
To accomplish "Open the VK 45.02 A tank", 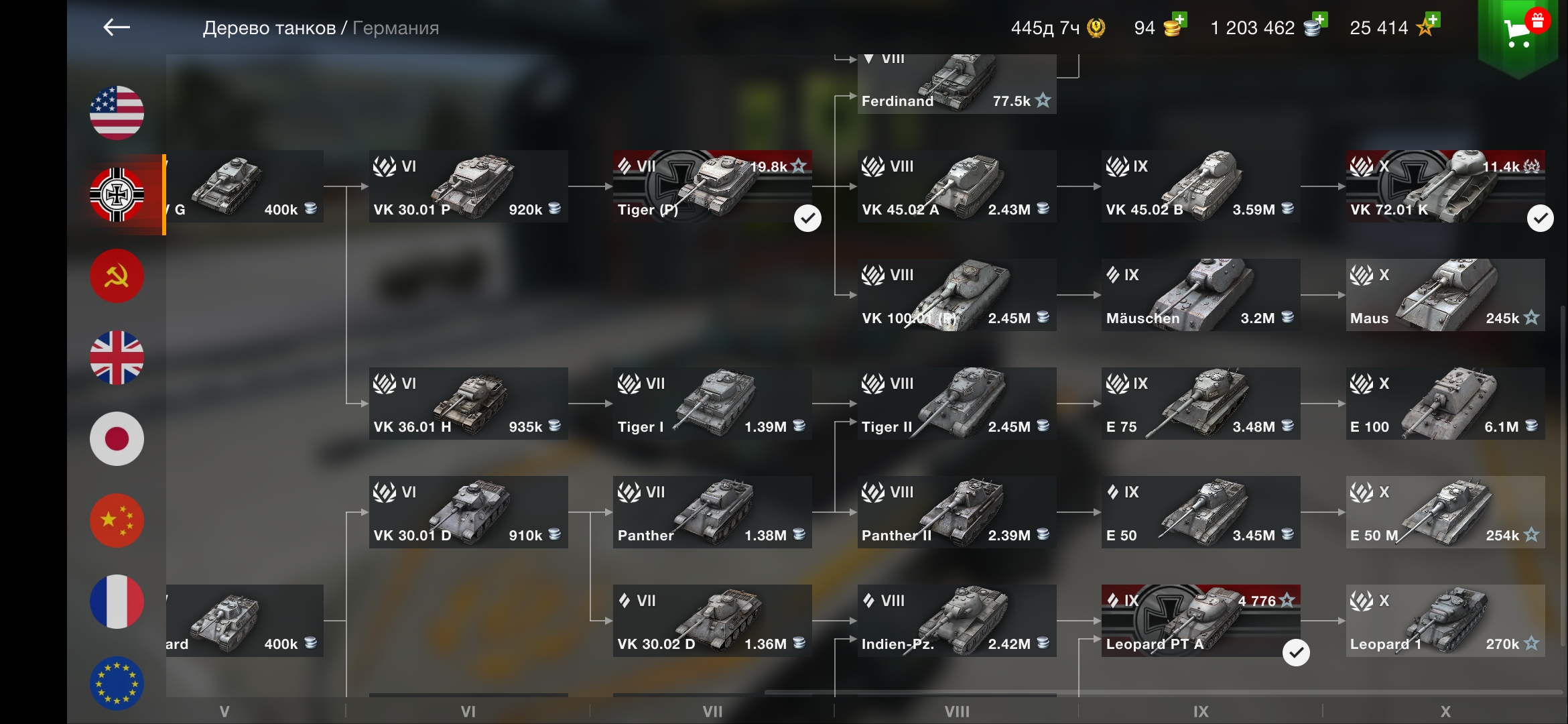I will [x=956, y=186].
